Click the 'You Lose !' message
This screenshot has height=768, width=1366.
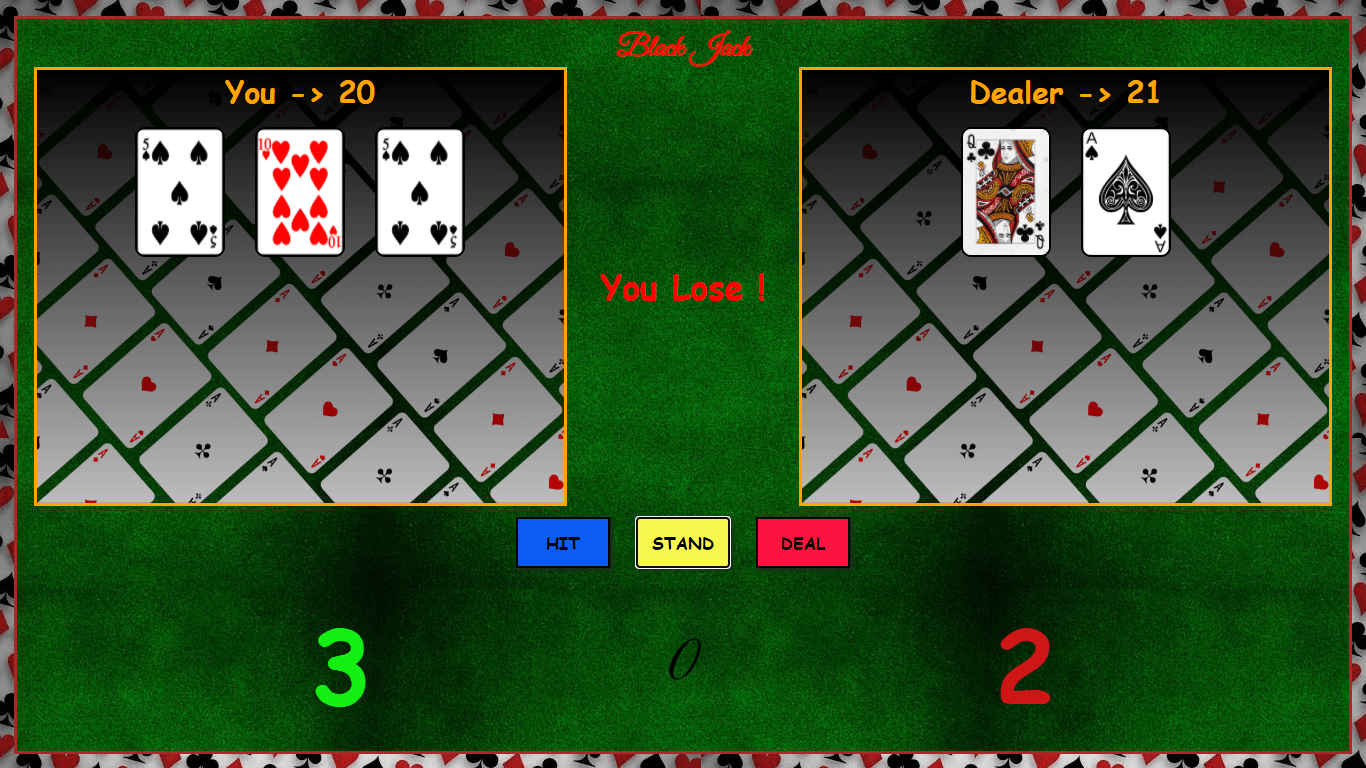[683, 289]
